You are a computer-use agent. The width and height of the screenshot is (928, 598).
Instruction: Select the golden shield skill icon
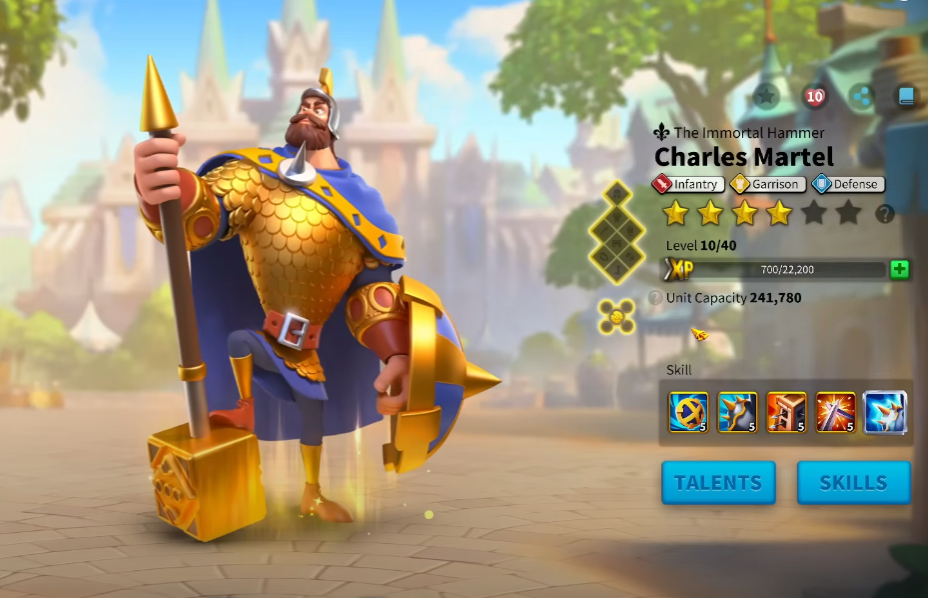click(x=688, y=412)
